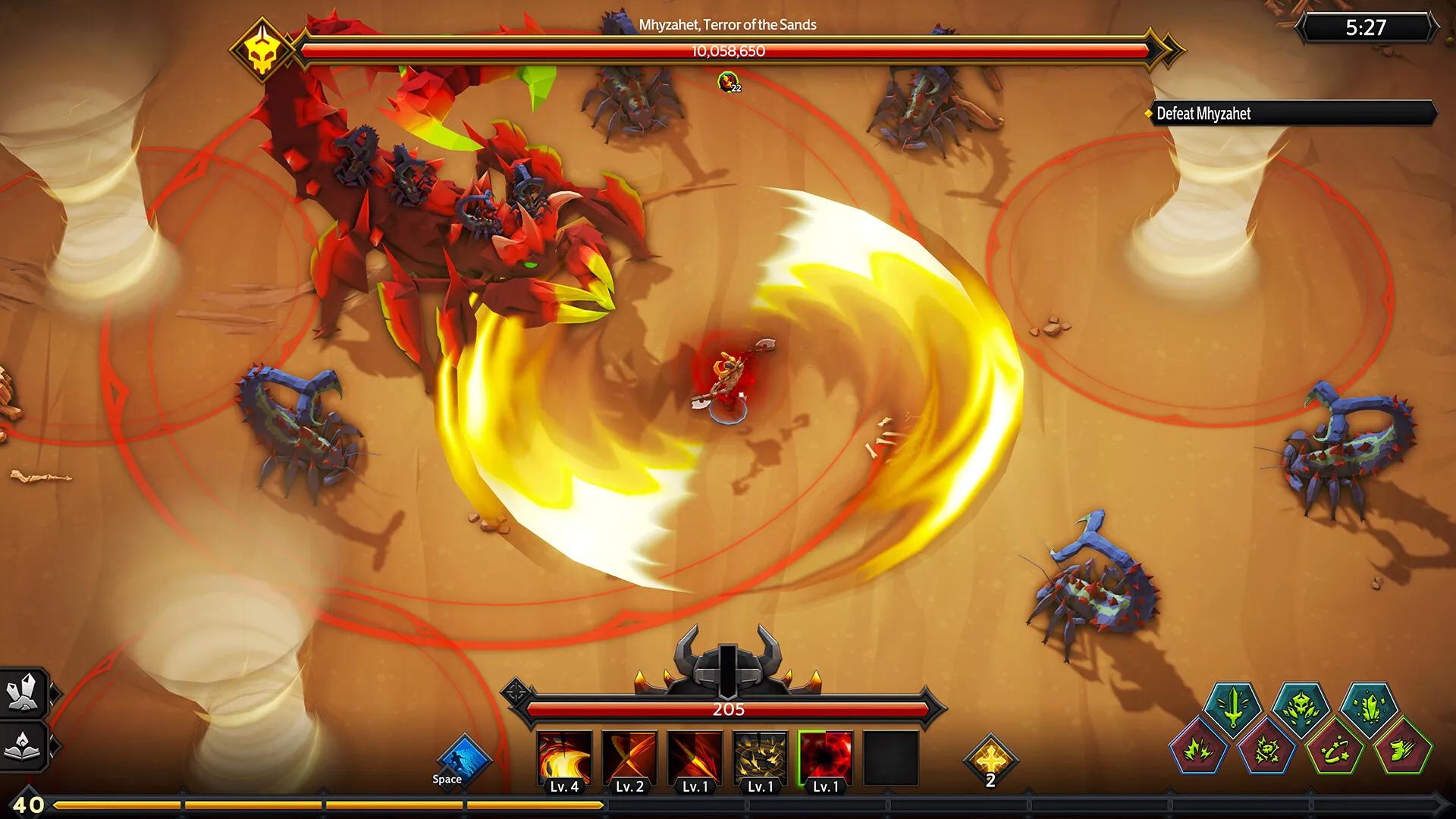Click the golden cross revive charge icon
This screenshot has width=1456, height=819.
click(x=990, y=759)
